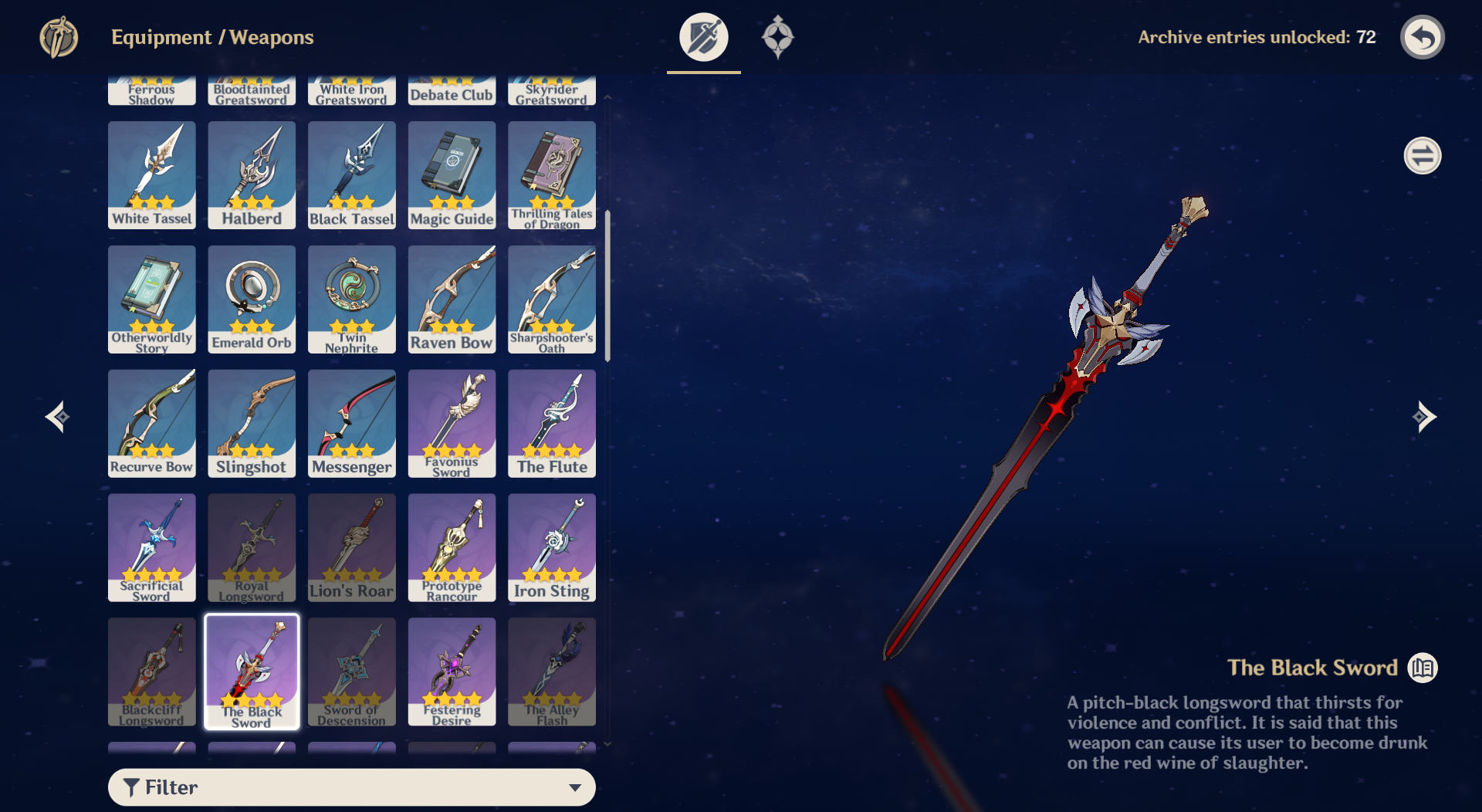Switch to the Artifacts tab icon

point(777,37)
